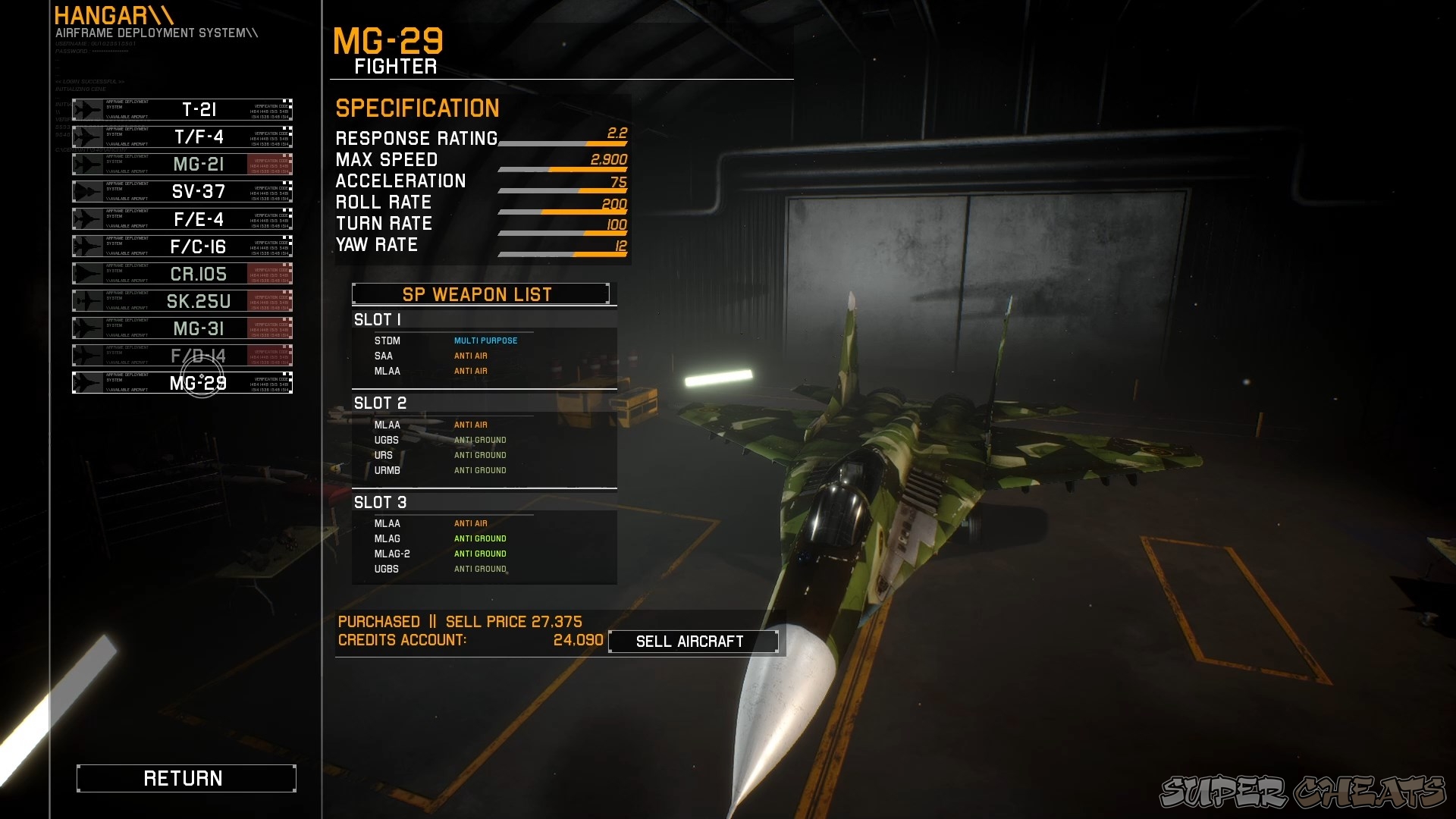This screenshot has width=1456, height=819.
Task: Select the STDM multi purpose weapon
Action: 388,340
